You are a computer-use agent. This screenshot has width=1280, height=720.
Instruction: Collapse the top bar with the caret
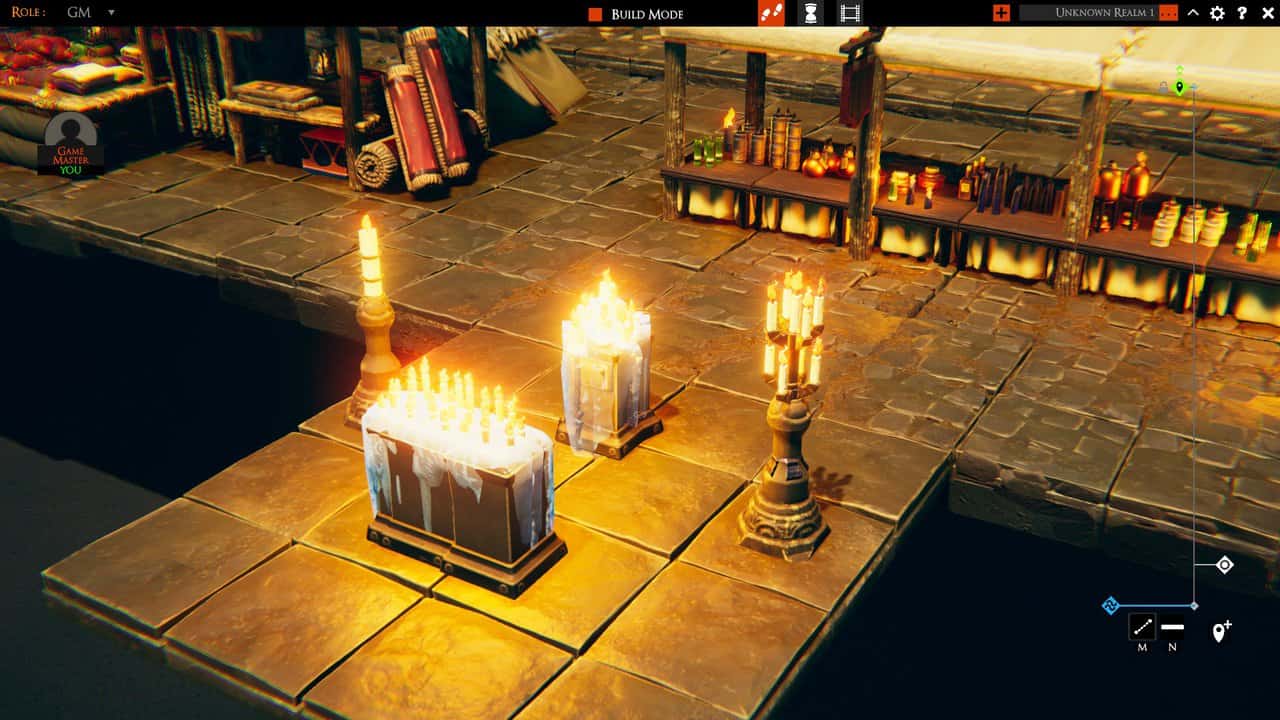click(1193, 13)
